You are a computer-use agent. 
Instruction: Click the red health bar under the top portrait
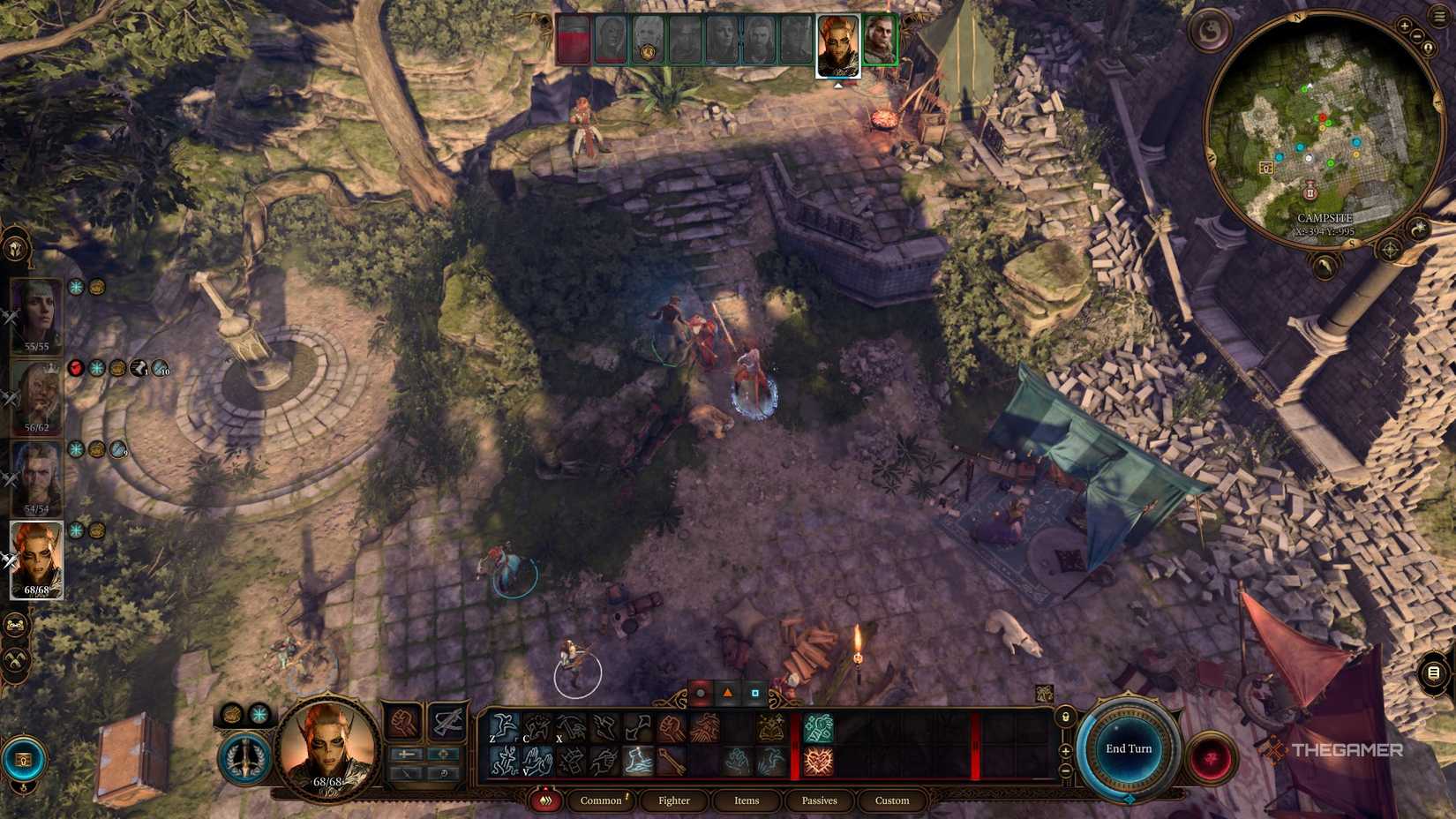click(x=572, y=40)
